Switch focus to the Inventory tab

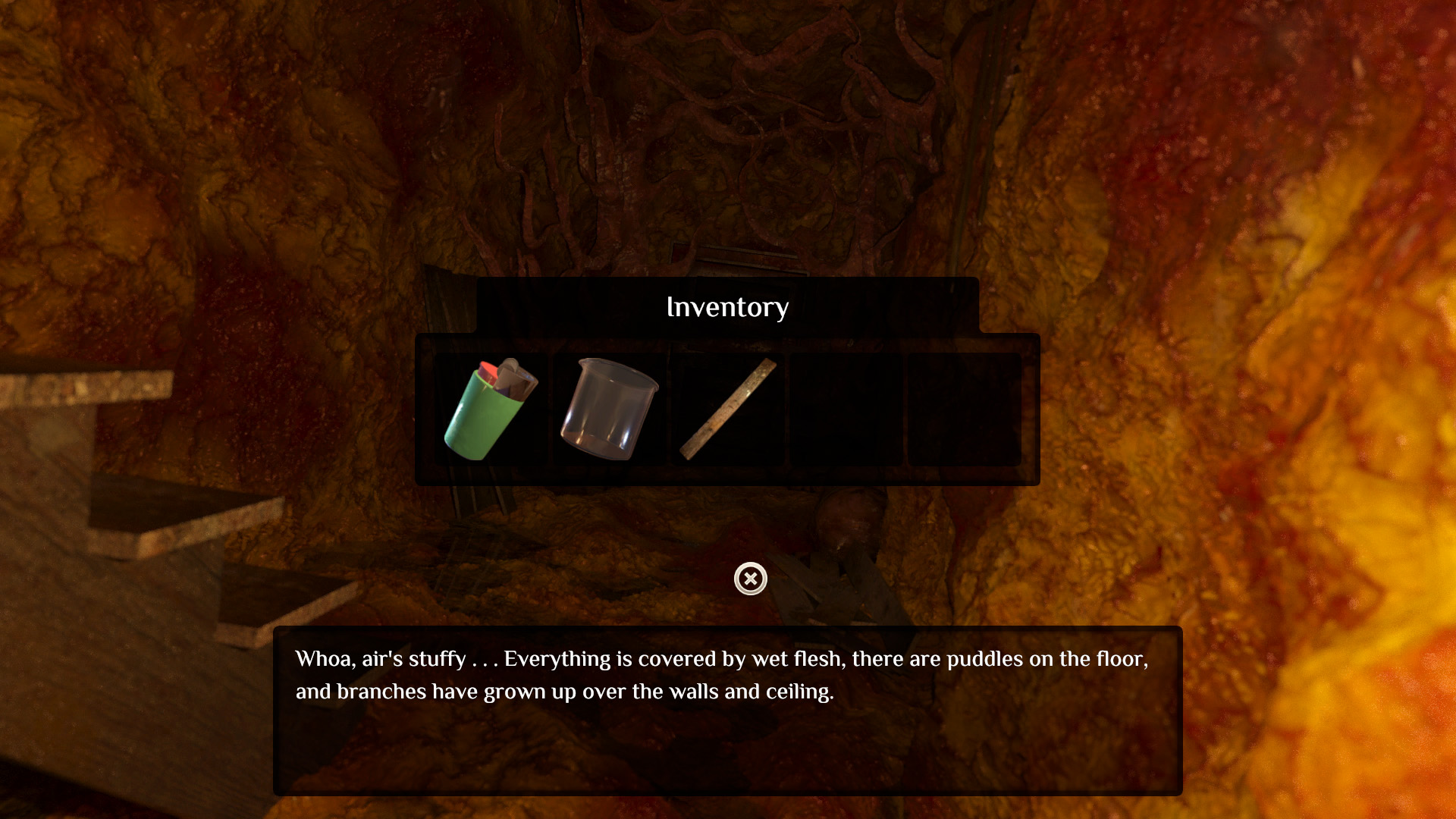(727, 306)
